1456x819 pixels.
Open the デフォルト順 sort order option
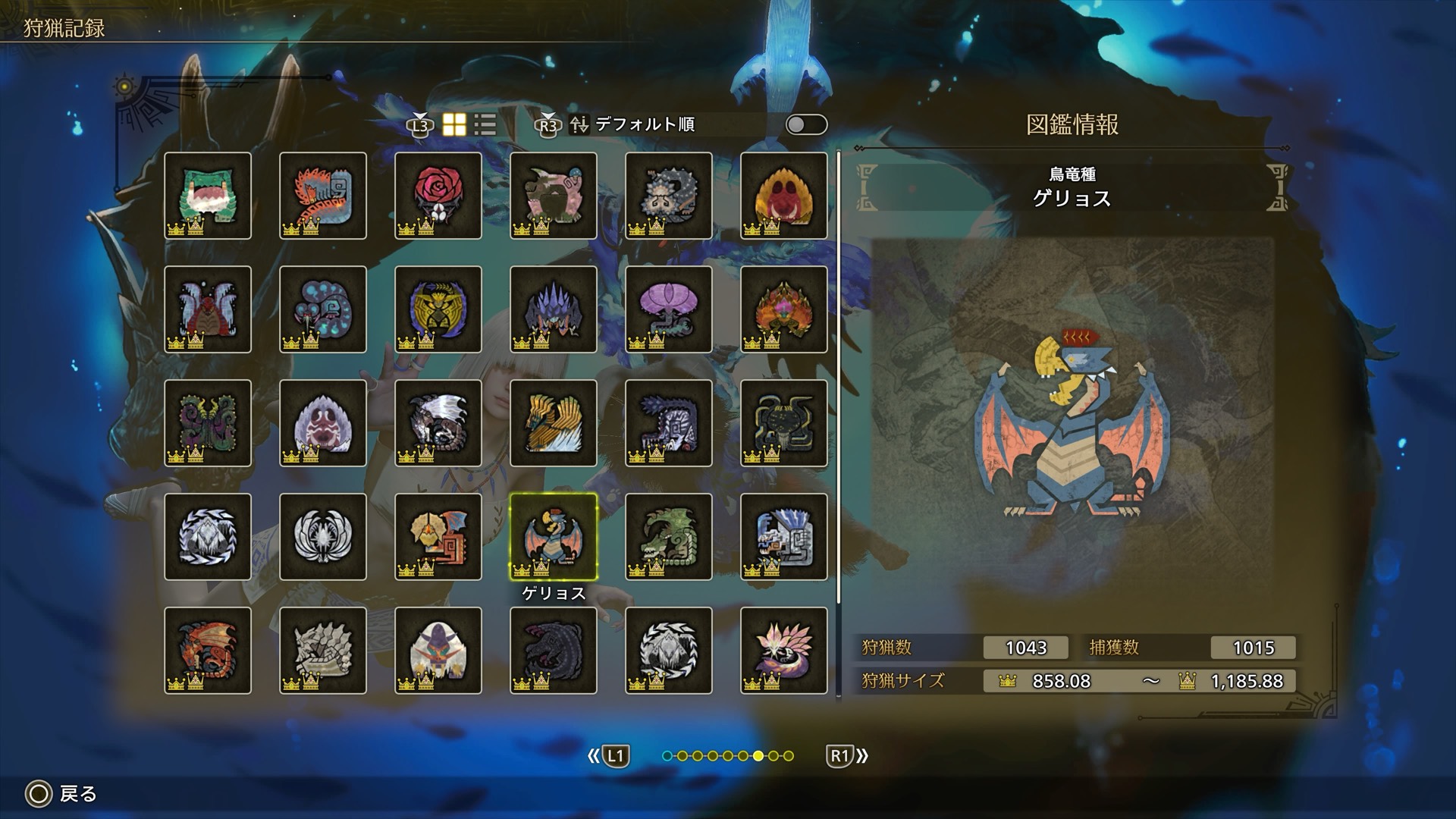(645, 125)
